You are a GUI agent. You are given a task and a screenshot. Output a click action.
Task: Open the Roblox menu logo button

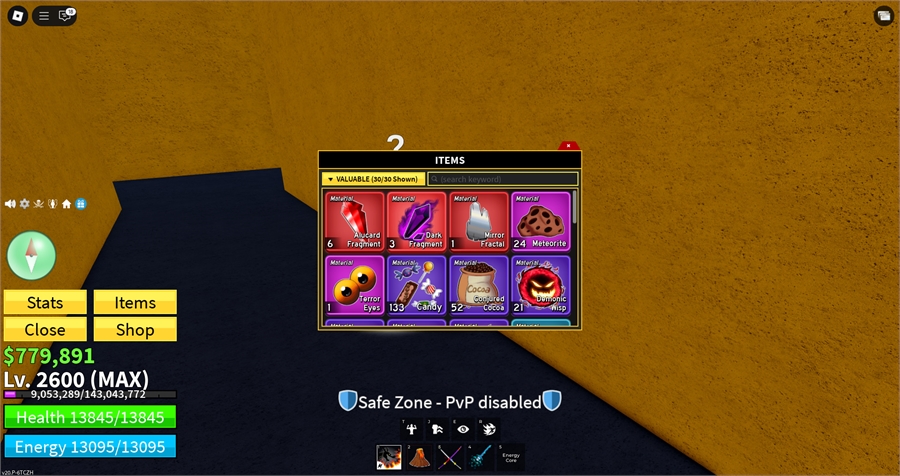pos(16,15)
